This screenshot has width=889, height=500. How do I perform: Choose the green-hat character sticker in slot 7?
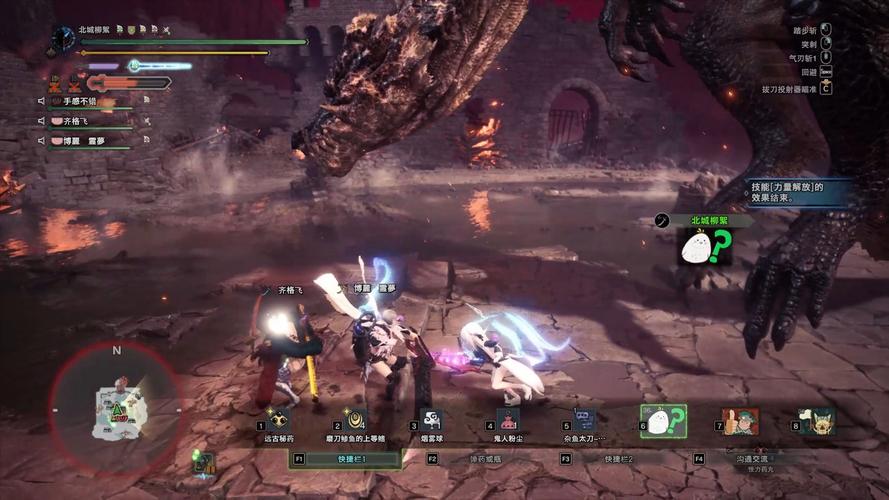pyautogui.click(x=740, y=421)
